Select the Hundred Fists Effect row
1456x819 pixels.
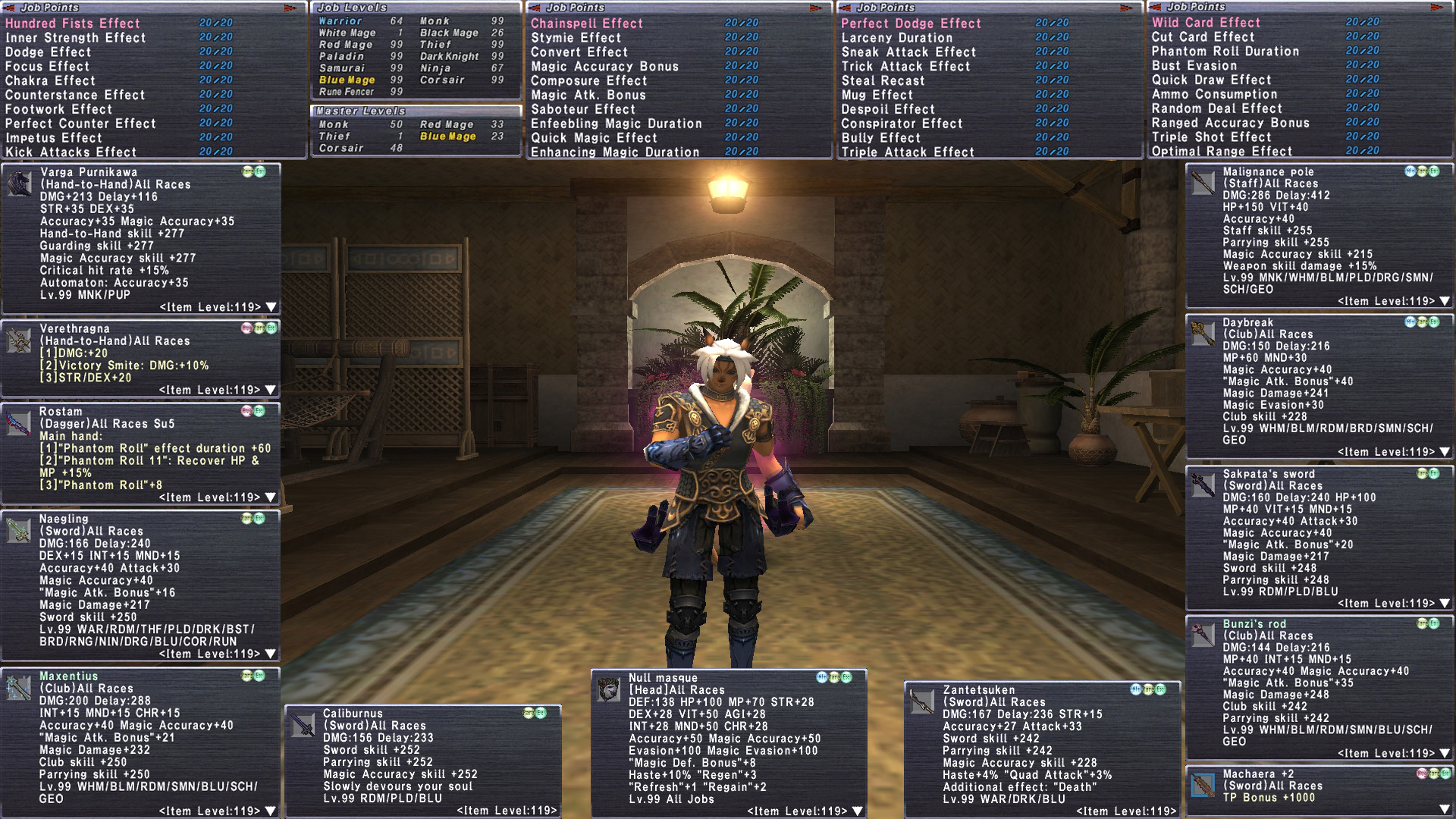(x=73, y=24)
